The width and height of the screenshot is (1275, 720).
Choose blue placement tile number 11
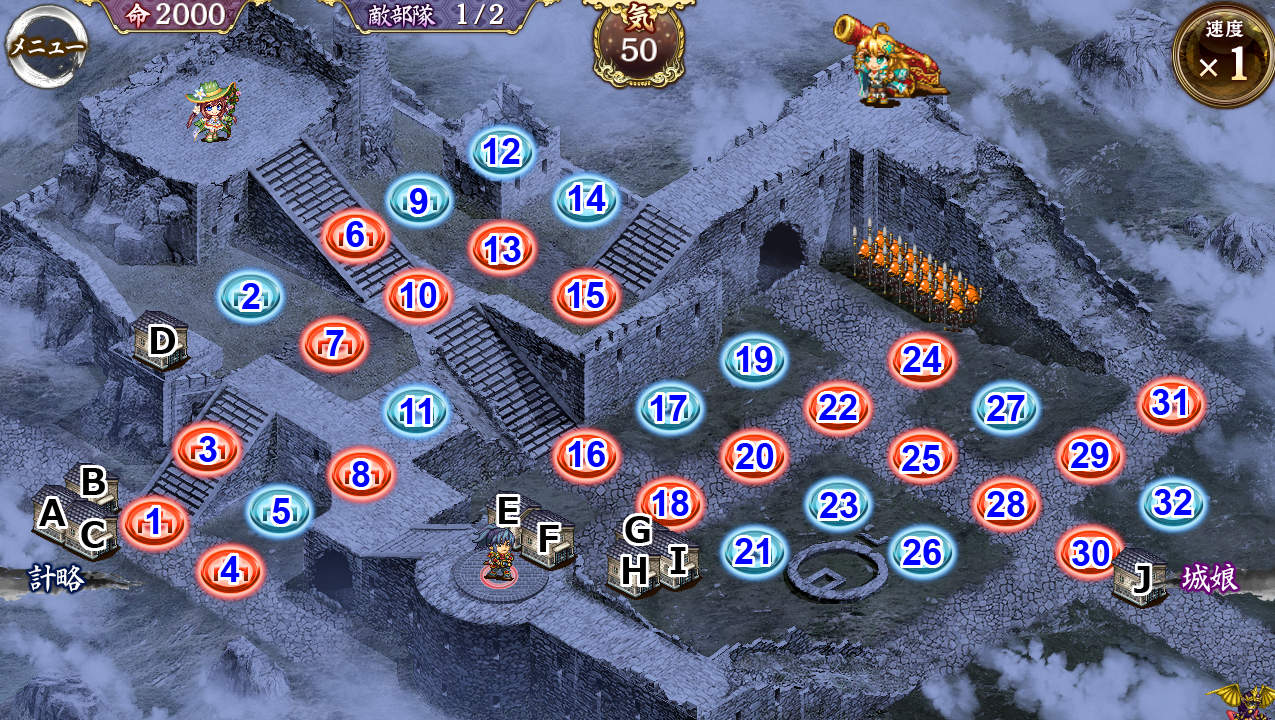coord(417,411)
